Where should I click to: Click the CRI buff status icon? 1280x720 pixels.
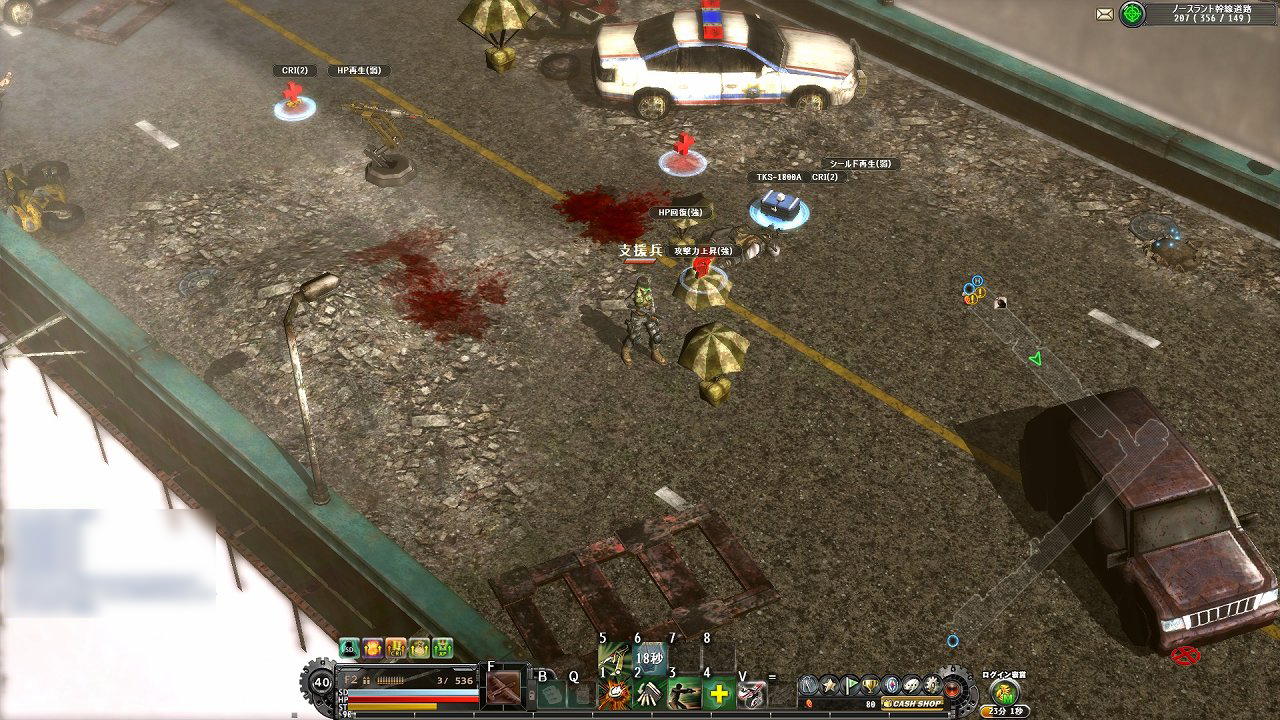tap(395, 648)
